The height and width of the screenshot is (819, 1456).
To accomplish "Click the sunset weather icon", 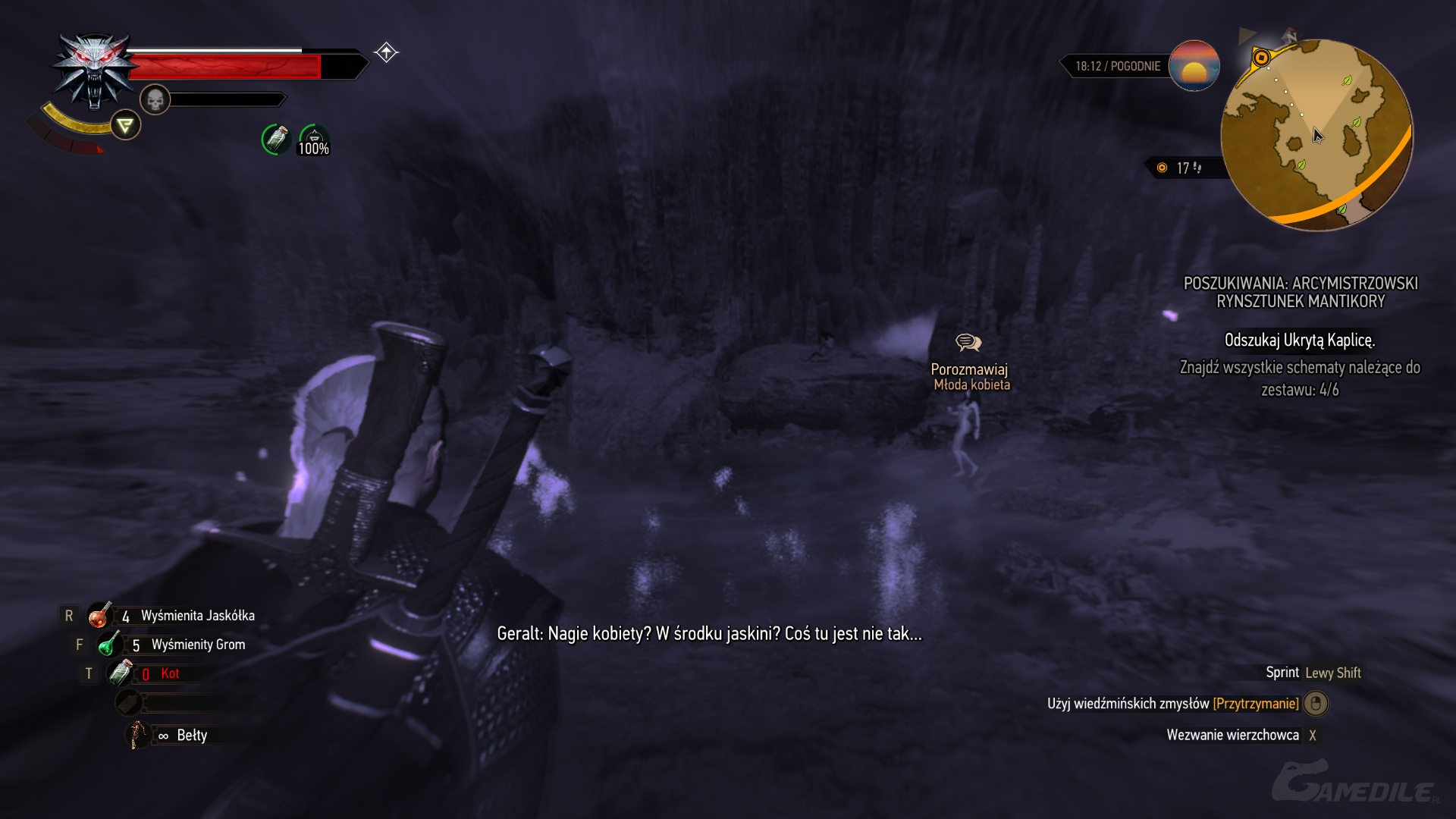I will [1194, 66].
